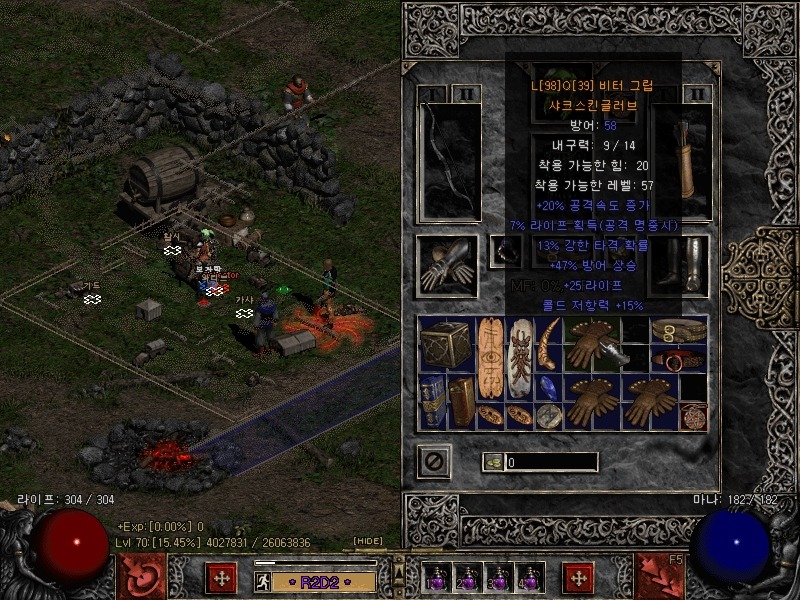
Task: Close the inventory with the circle-slash button
Action: (x=434, y=461)
